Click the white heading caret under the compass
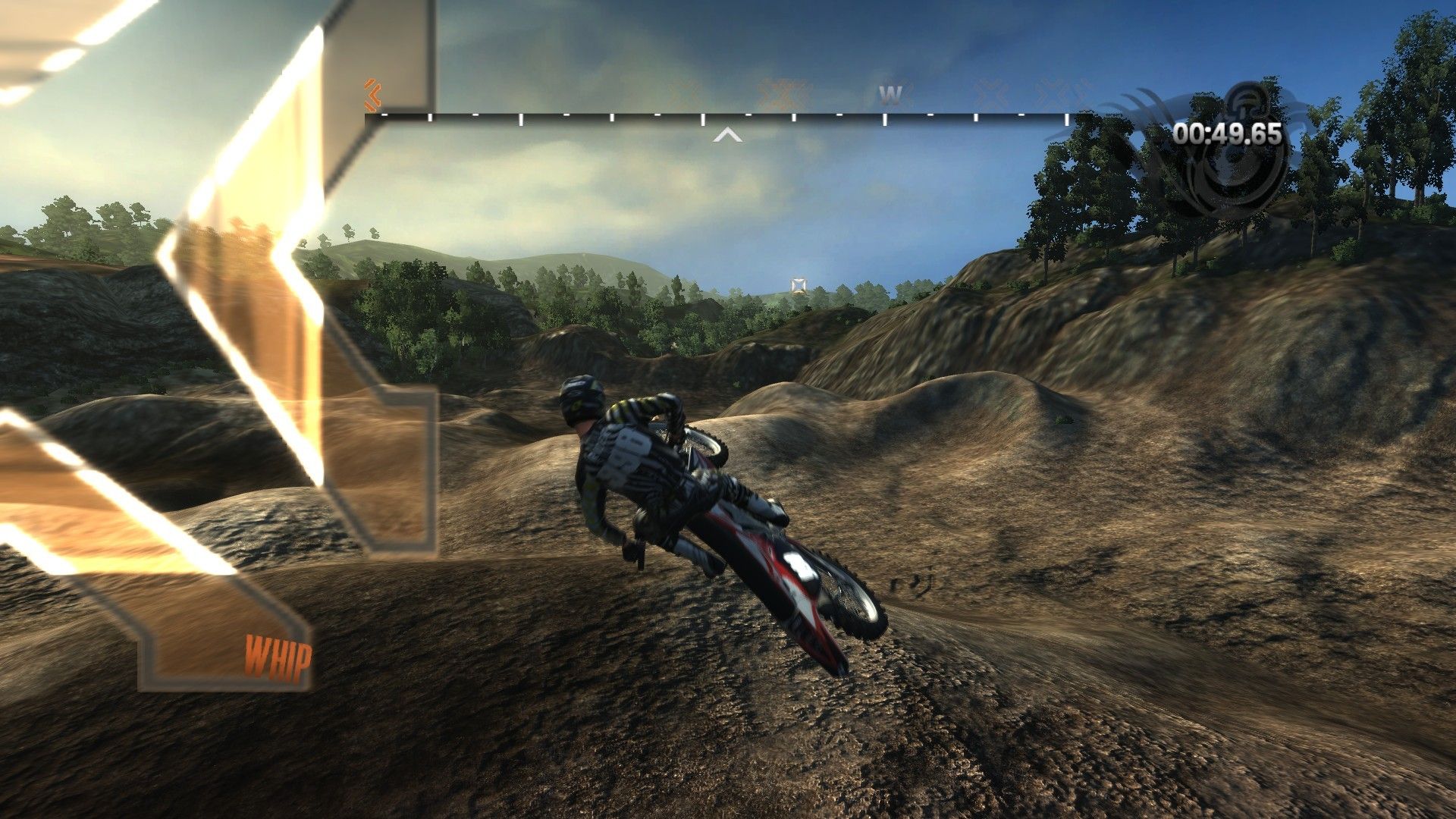Image resolution: width=1456 pixels, height=819 pixels. pyautogui.click(x=728, y=135)
